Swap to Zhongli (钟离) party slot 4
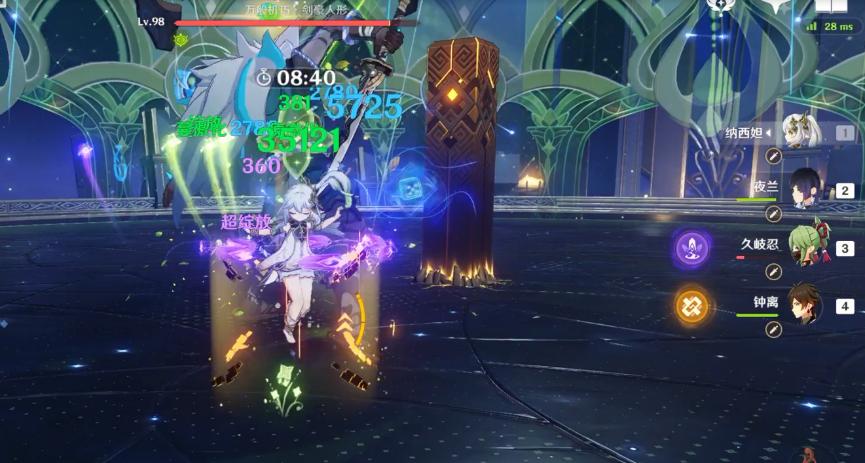The image size is (865, 463). [805, 302]
